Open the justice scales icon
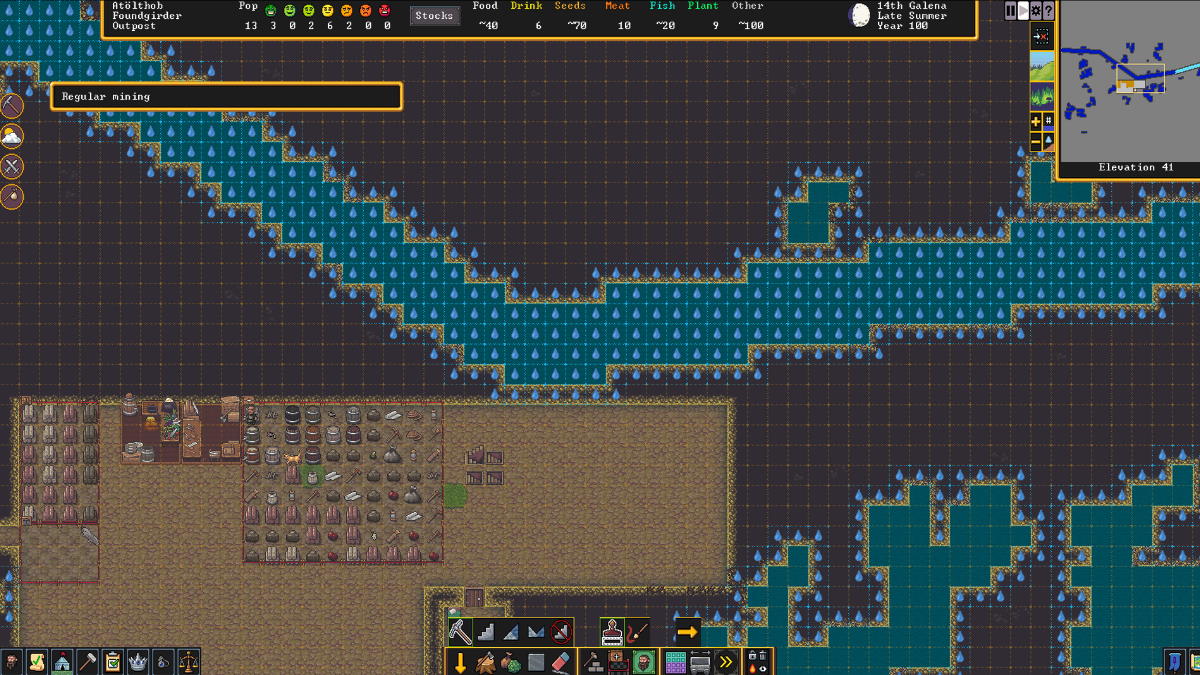 [x=188, y=662]
